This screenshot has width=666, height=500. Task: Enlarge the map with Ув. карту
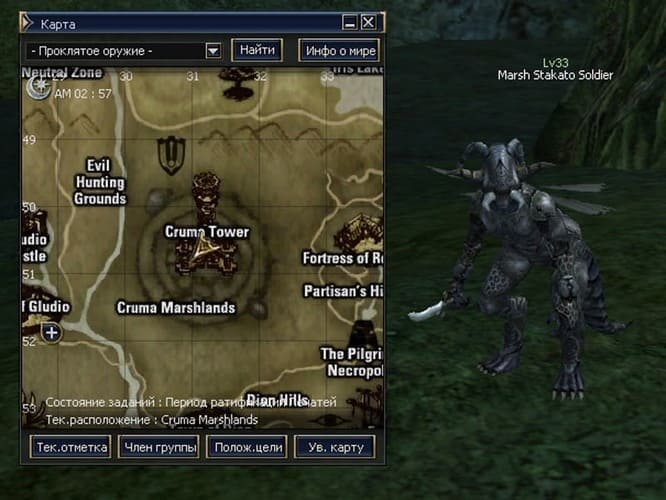click(334, 447)
